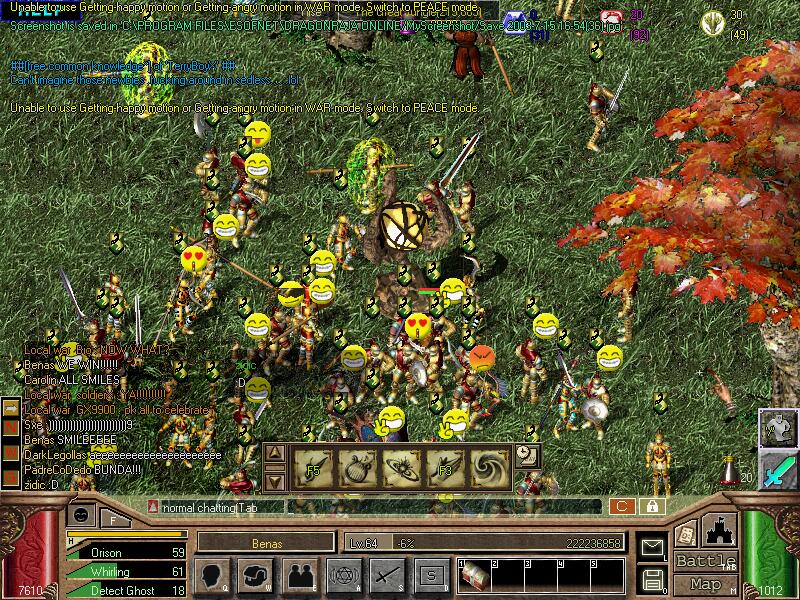The height and width of the screenshot is (600, 800).
Task: Open the mail envelope icon
Action: pos(652,547)
